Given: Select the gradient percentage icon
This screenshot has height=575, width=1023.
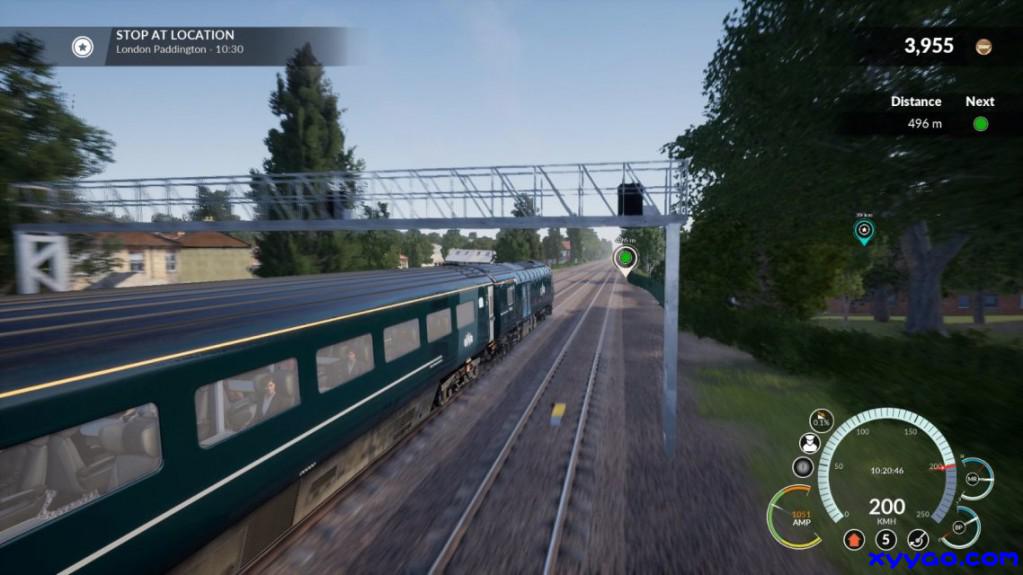Looking at the screenshot, I should click(821, 419).
